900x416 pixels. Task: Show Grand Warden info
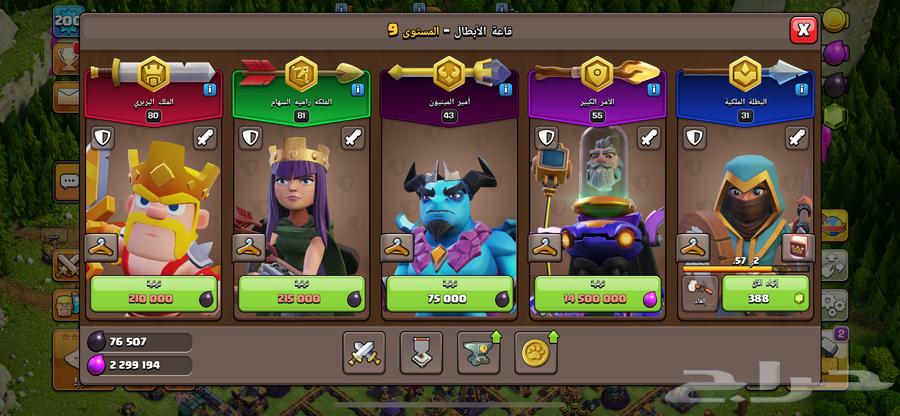point(653,89)
